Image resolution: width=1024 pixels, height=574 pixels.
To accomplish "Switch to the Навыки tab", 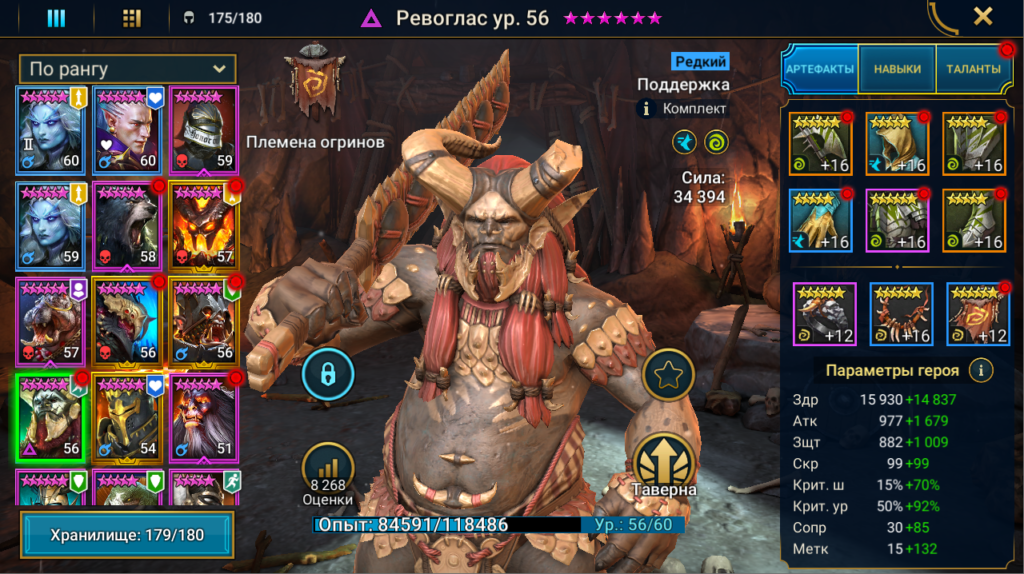I will (897, 69).
